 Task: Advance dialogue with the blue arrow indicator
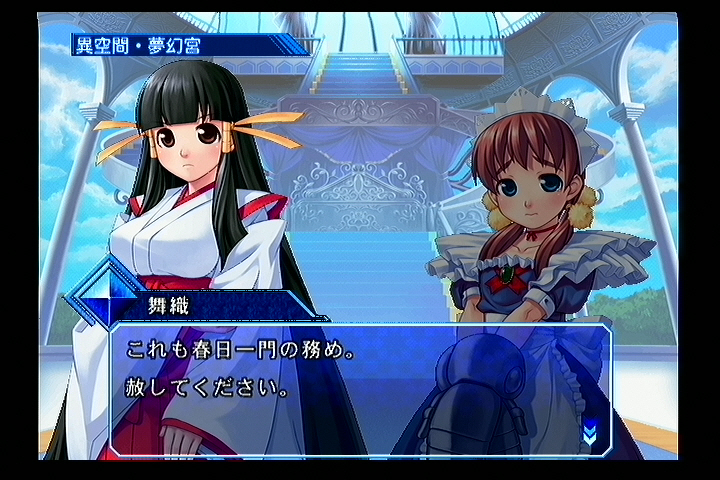[x=590, y=432]
